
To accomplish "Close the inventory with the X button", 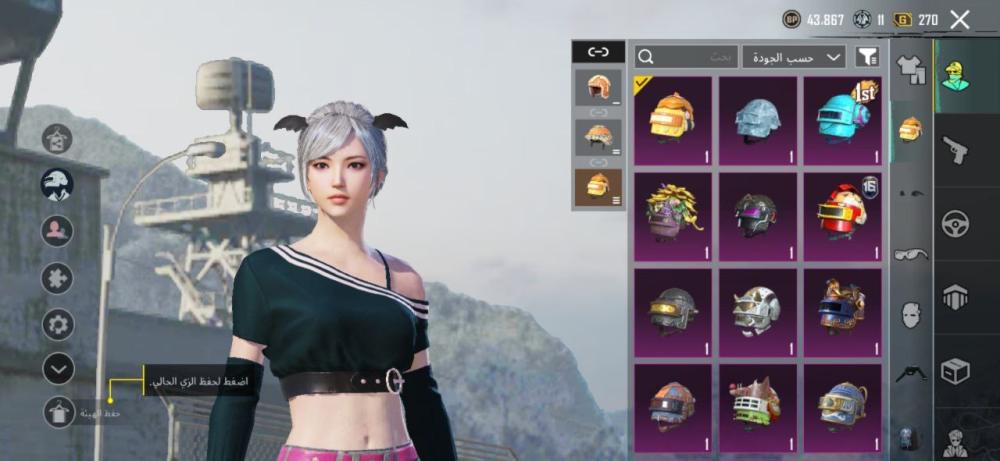I will [x=960, y=19].
